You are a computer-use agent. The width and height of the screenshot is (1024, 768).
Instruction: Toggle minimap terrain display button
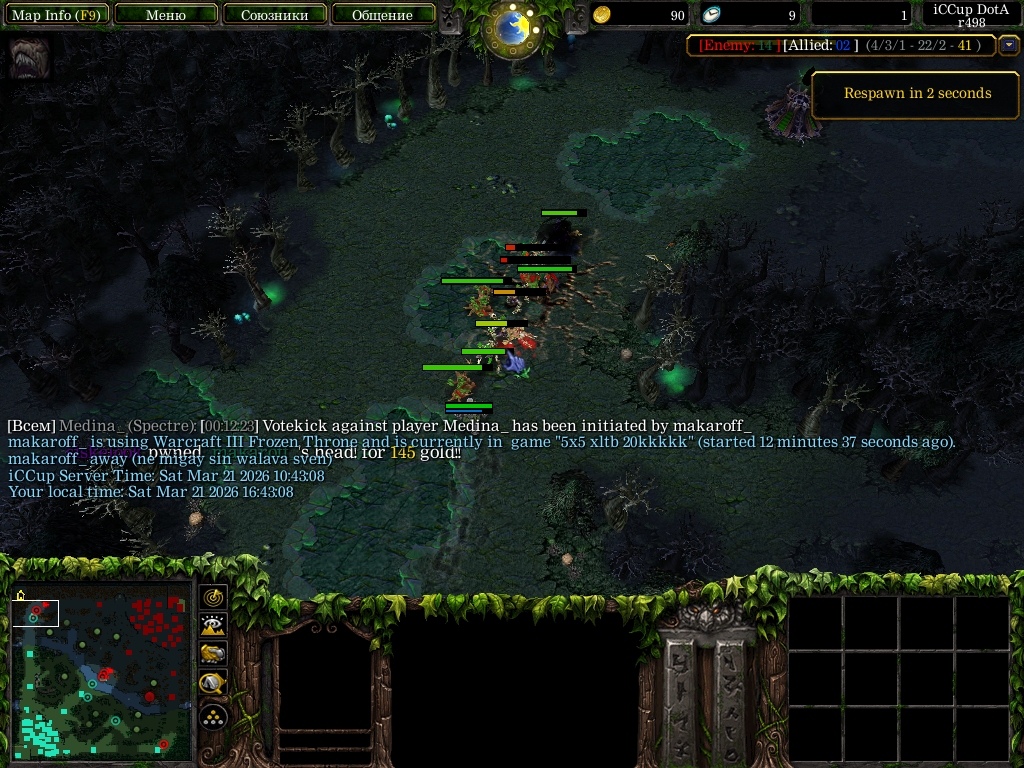213,626
